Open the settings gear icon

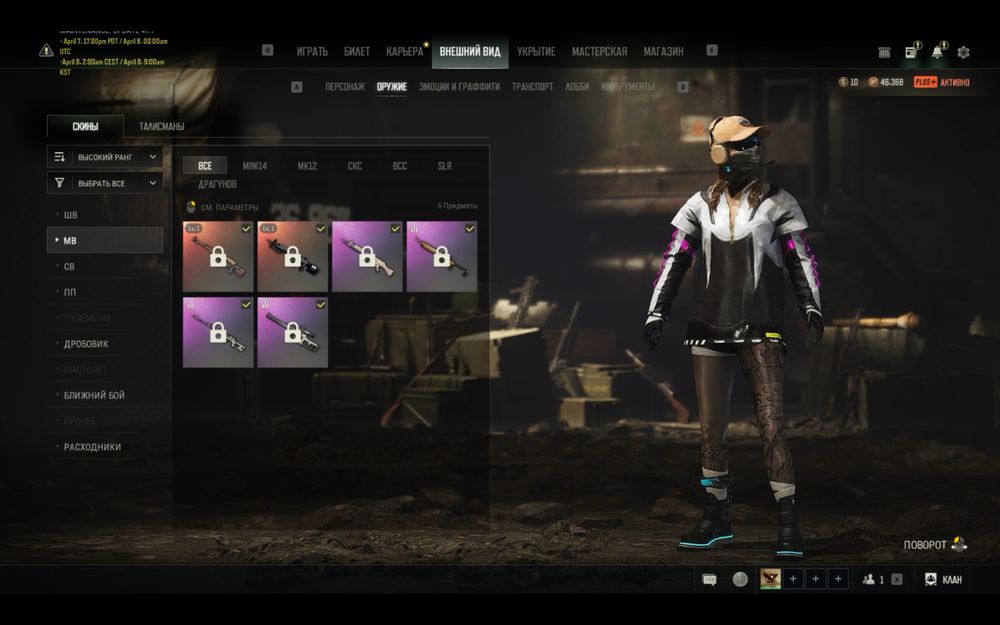[963, 52]
